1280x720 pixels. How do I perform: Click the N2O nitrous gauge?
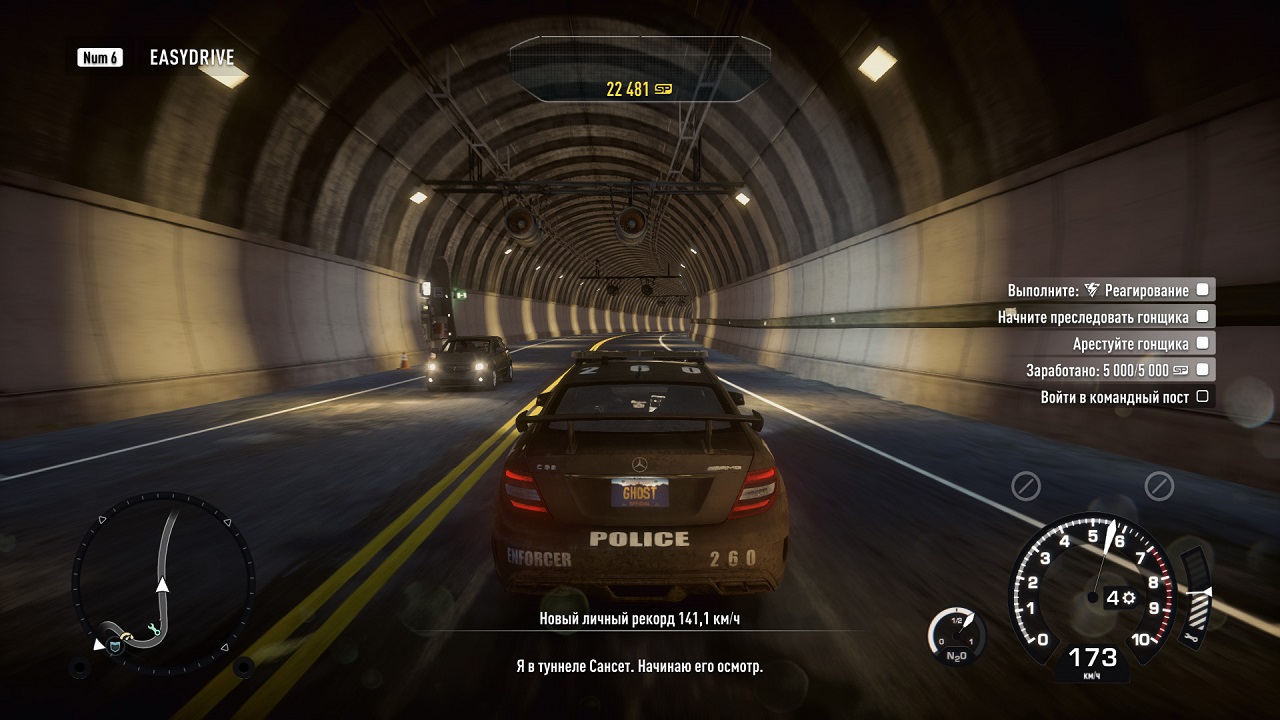pyautogui.click(x=957, y=637)
